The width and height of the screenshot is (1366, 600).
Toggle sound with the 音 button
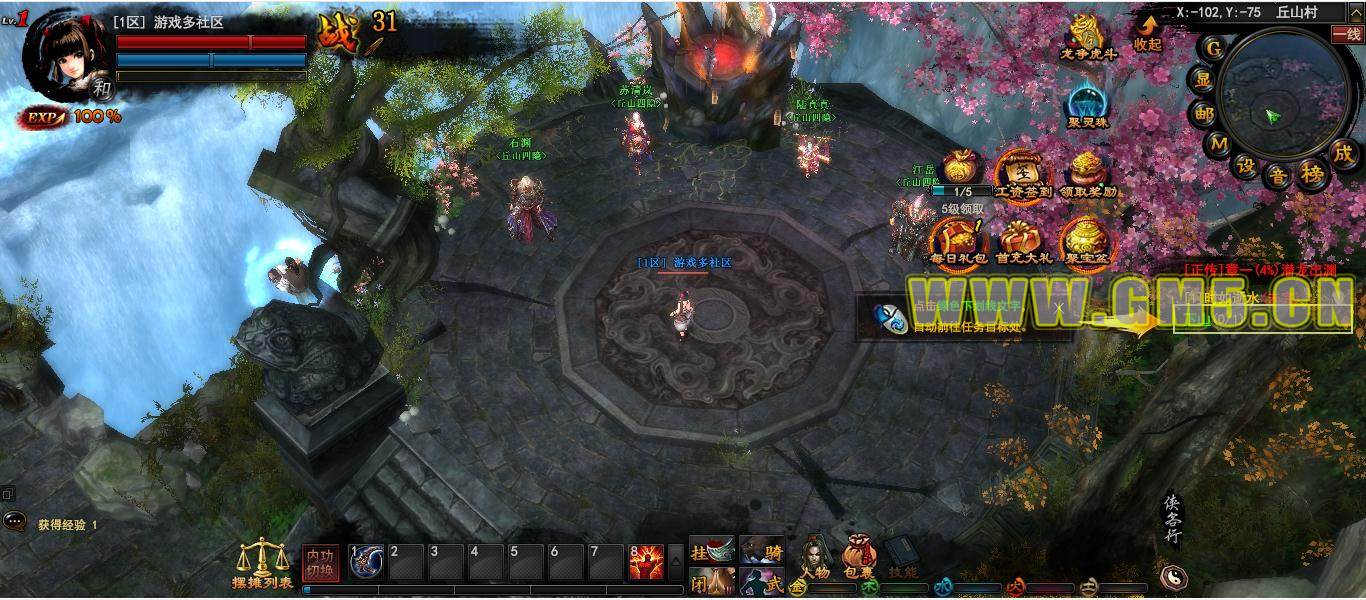click(x=1279, y=176)
